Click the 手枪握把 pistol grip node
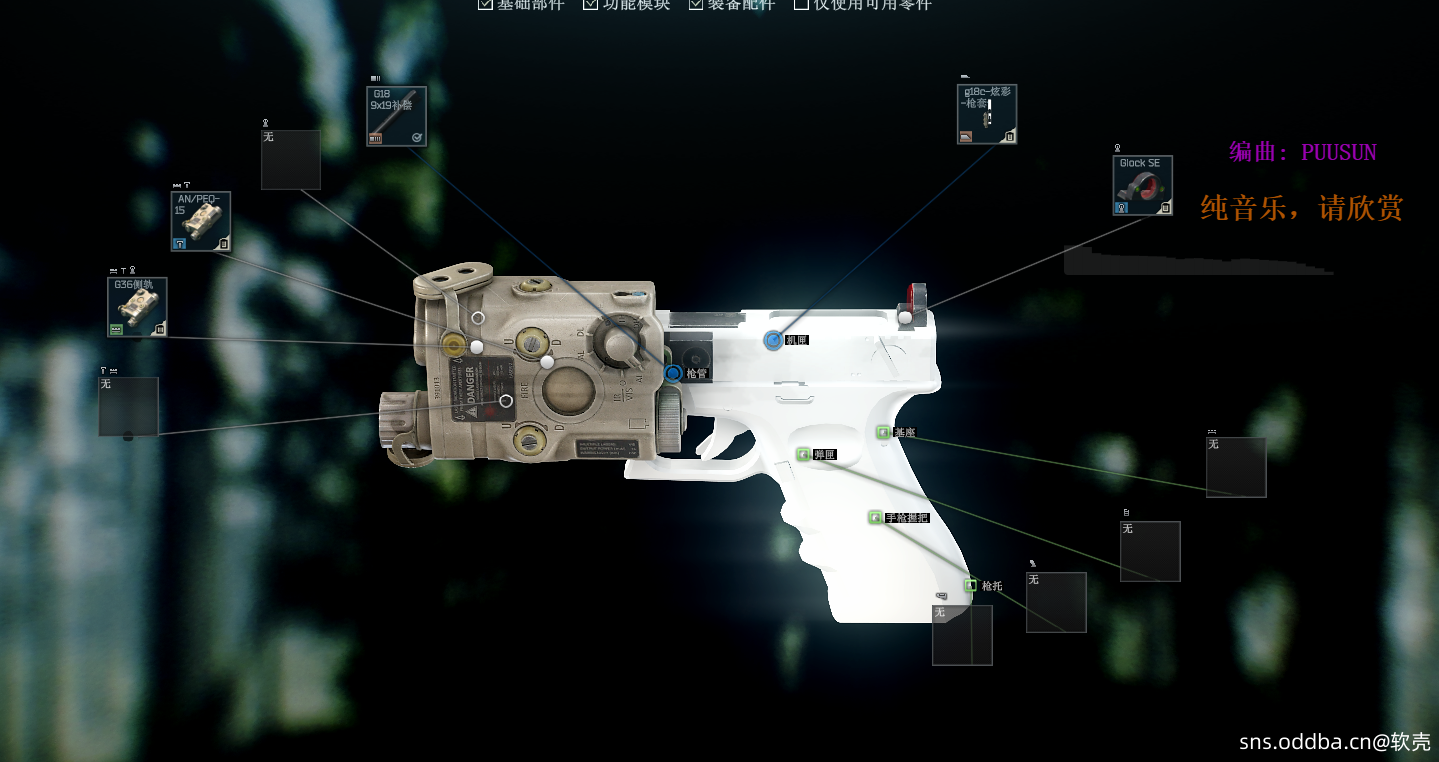 [876, 517]
